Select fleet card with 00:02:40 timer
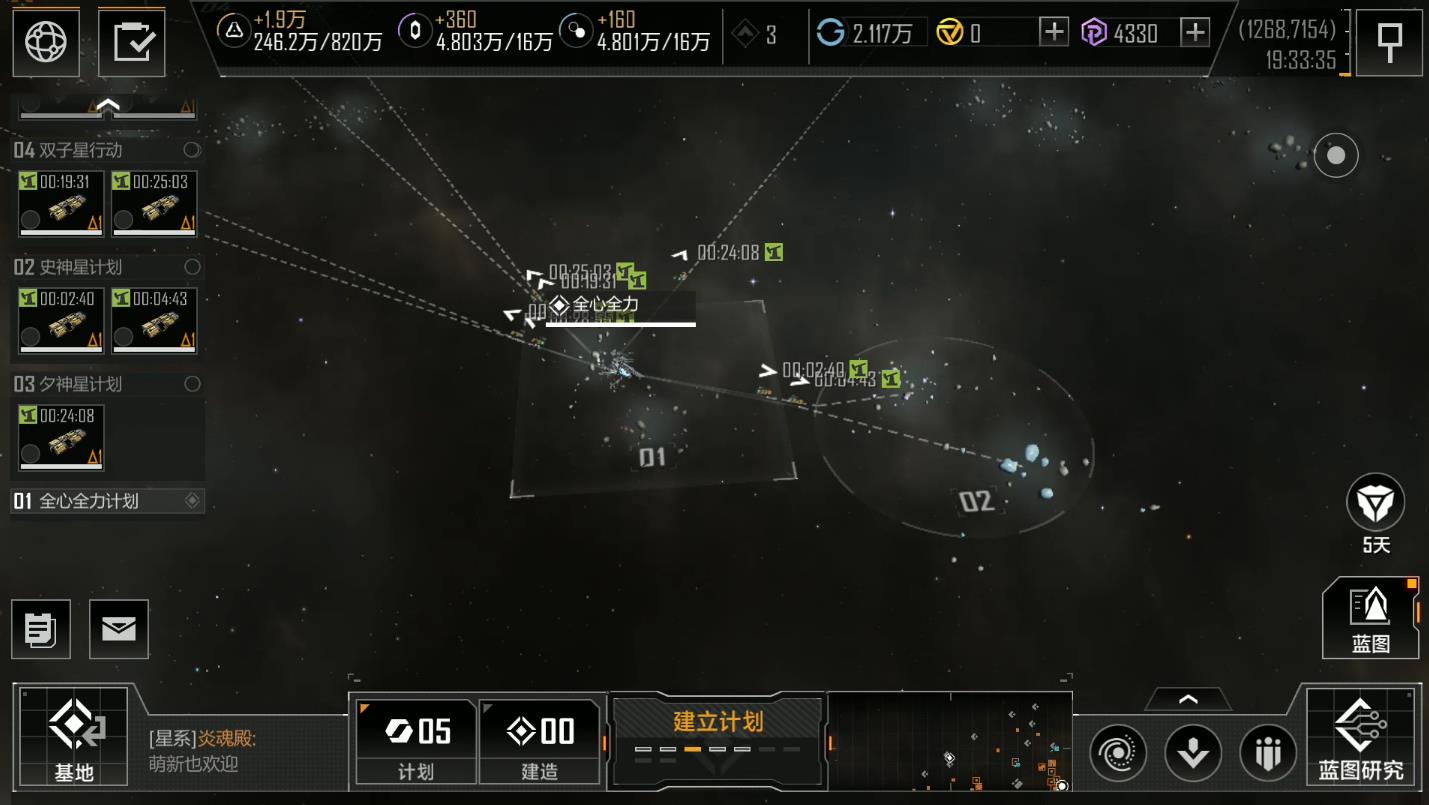 click(60, 320)
